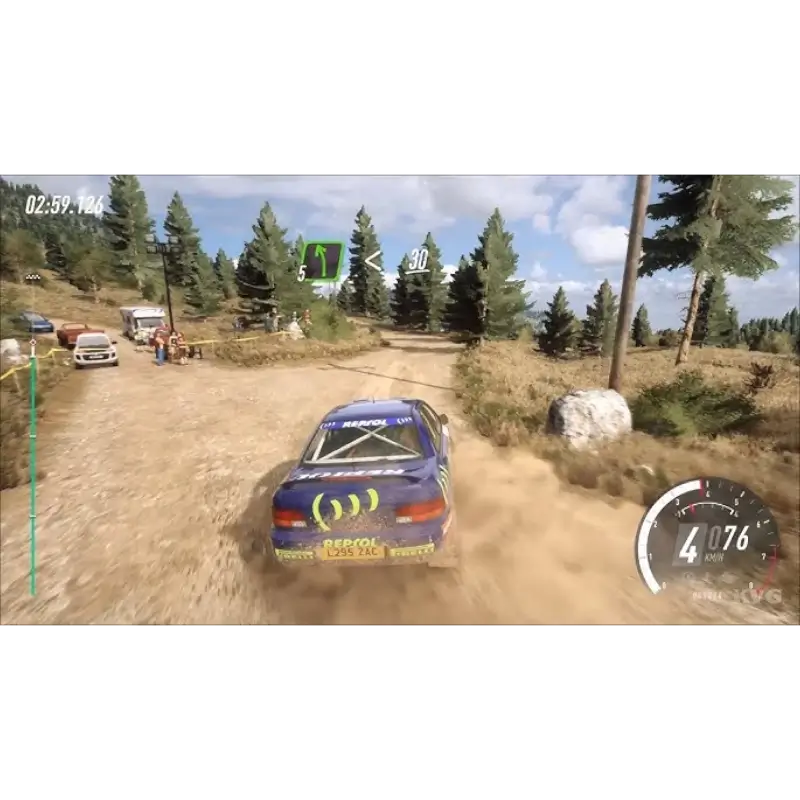Select the white chevron pace note arrow
Viewport: 800px width, 800px height.
(x=373, y=261)
